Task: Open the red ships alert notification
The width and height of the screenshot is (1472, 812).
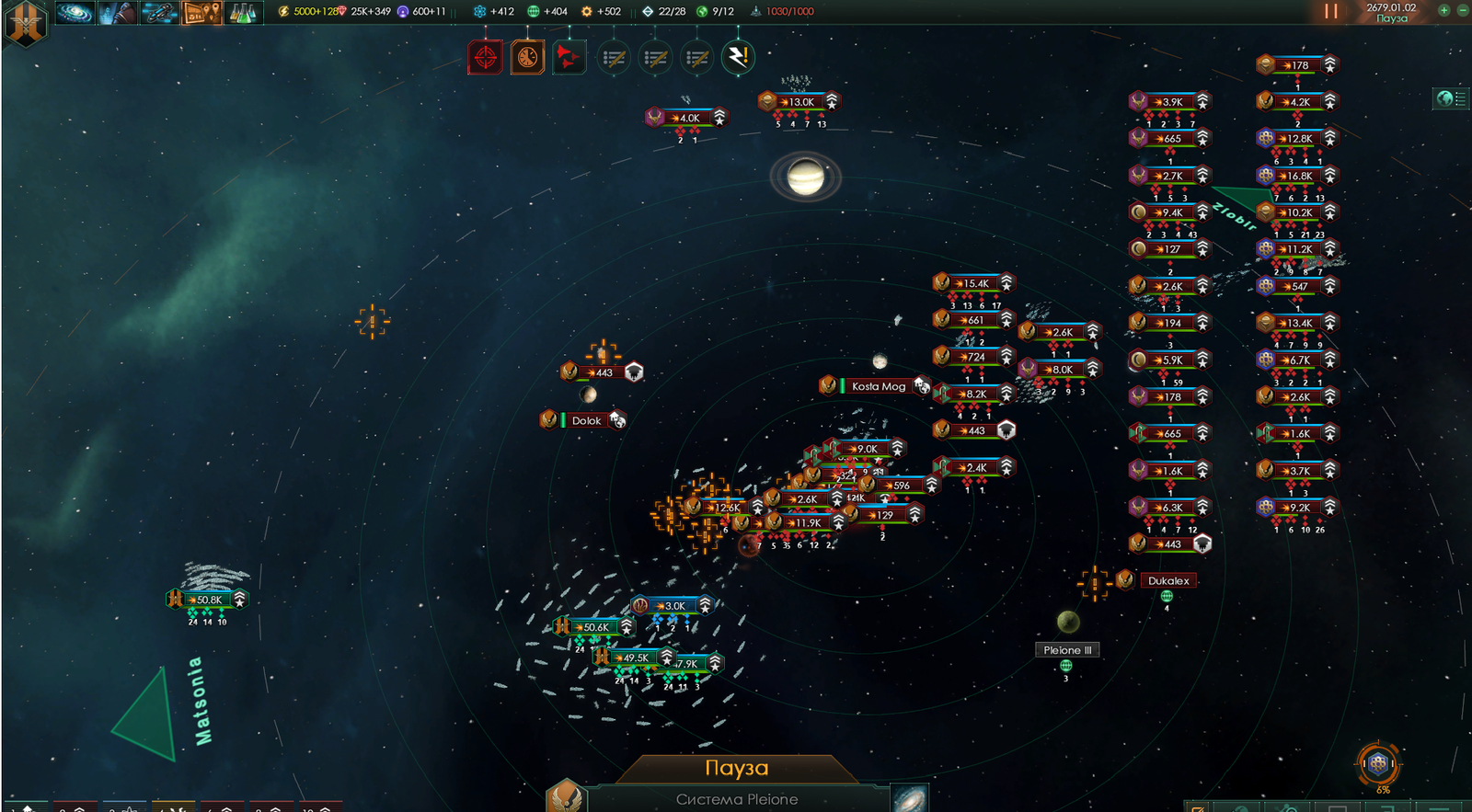Action: 569,58
